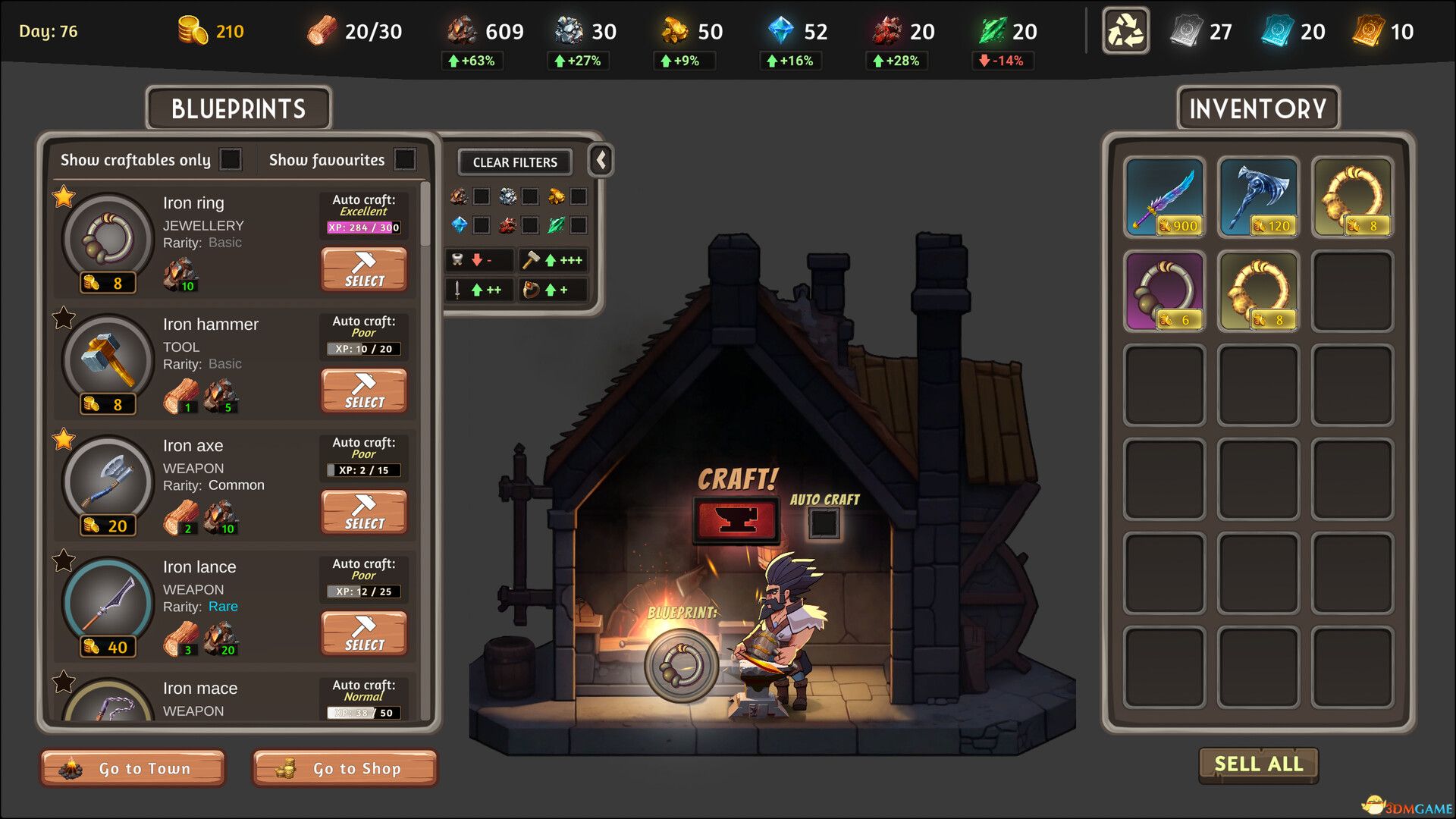The image size is (1456, 819).
Task: Favorite the Iron hammer blueprint star
Action: pos(62,318)
